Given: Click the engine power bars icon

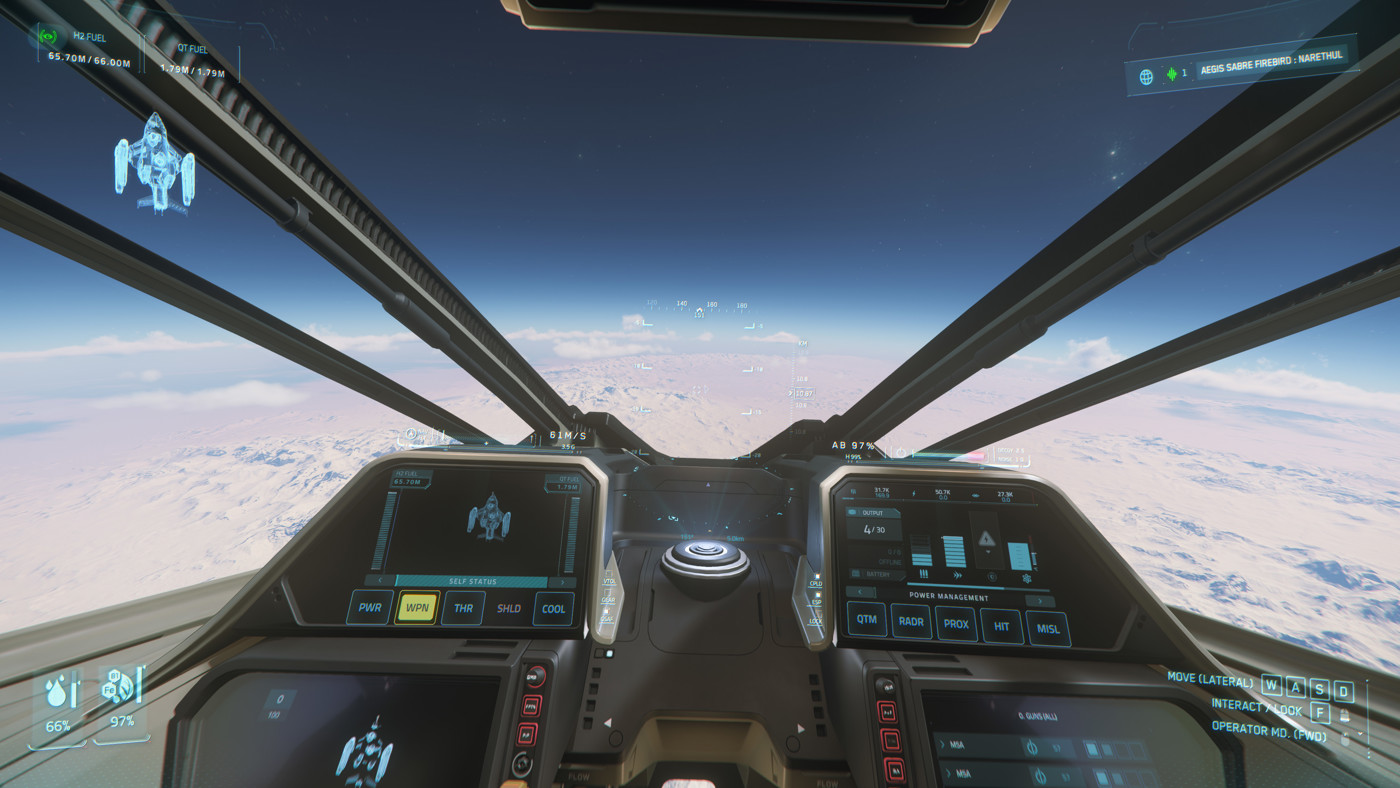Looking at the screenshot, I should click(x=923, y=573).
